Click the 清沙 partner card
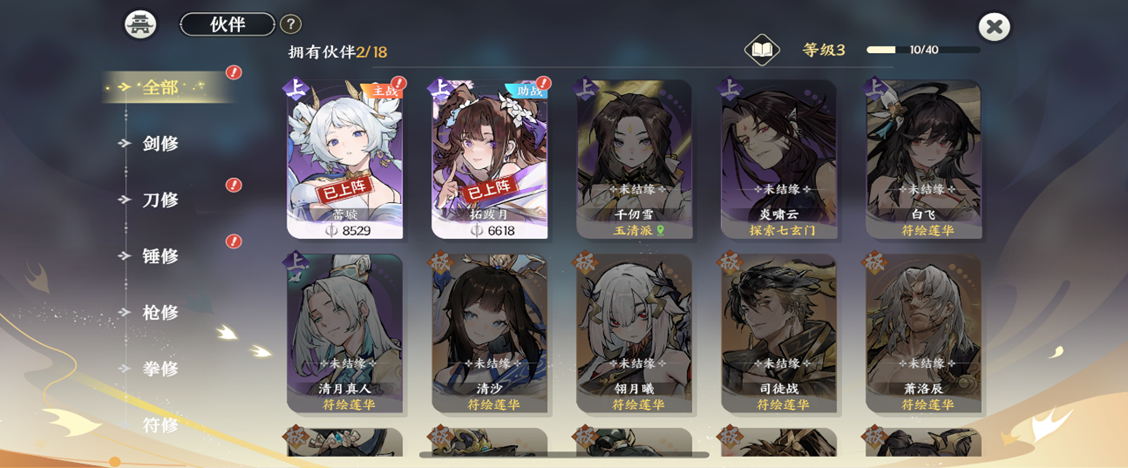1128x468 pixels. tap(489, 332)
